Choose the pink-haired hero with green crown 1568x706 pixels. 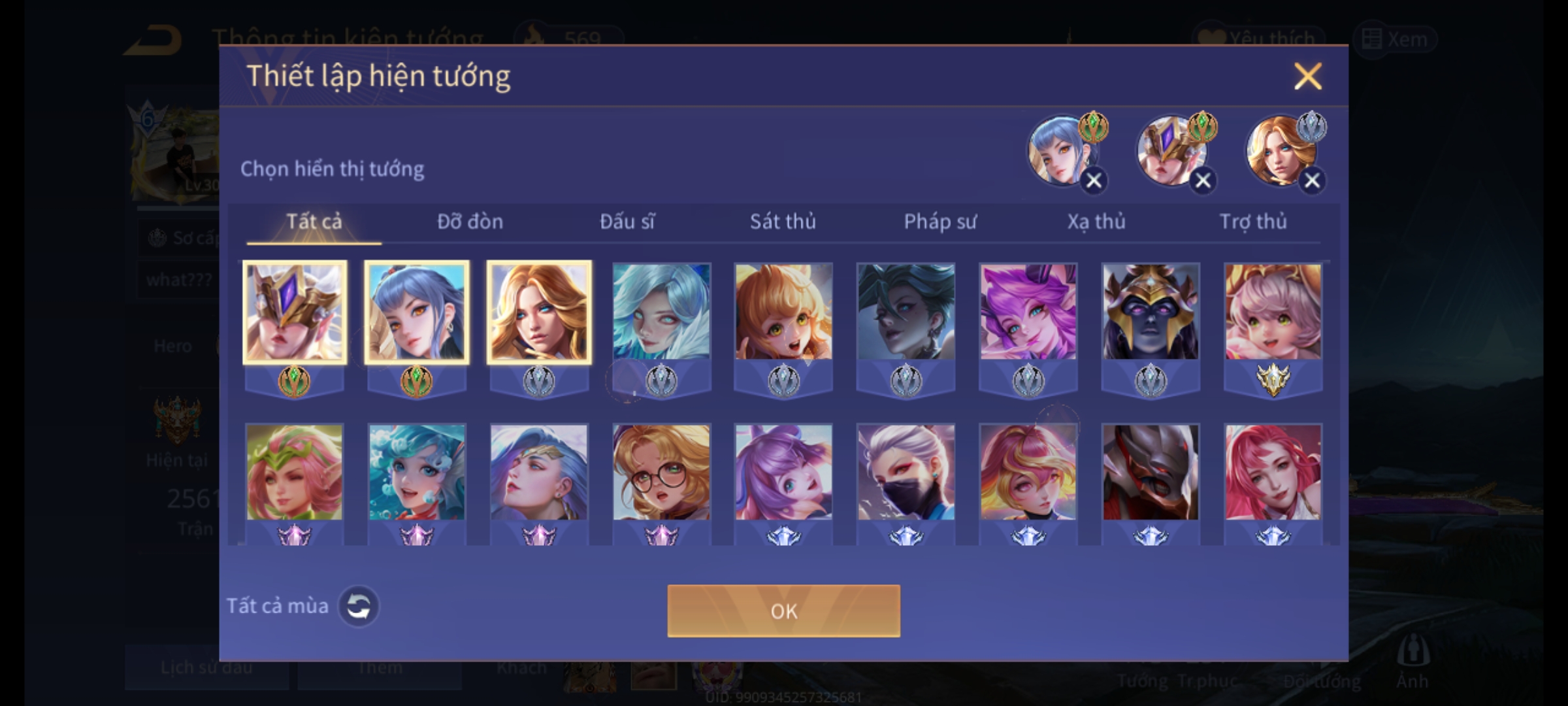pos(294,473)
